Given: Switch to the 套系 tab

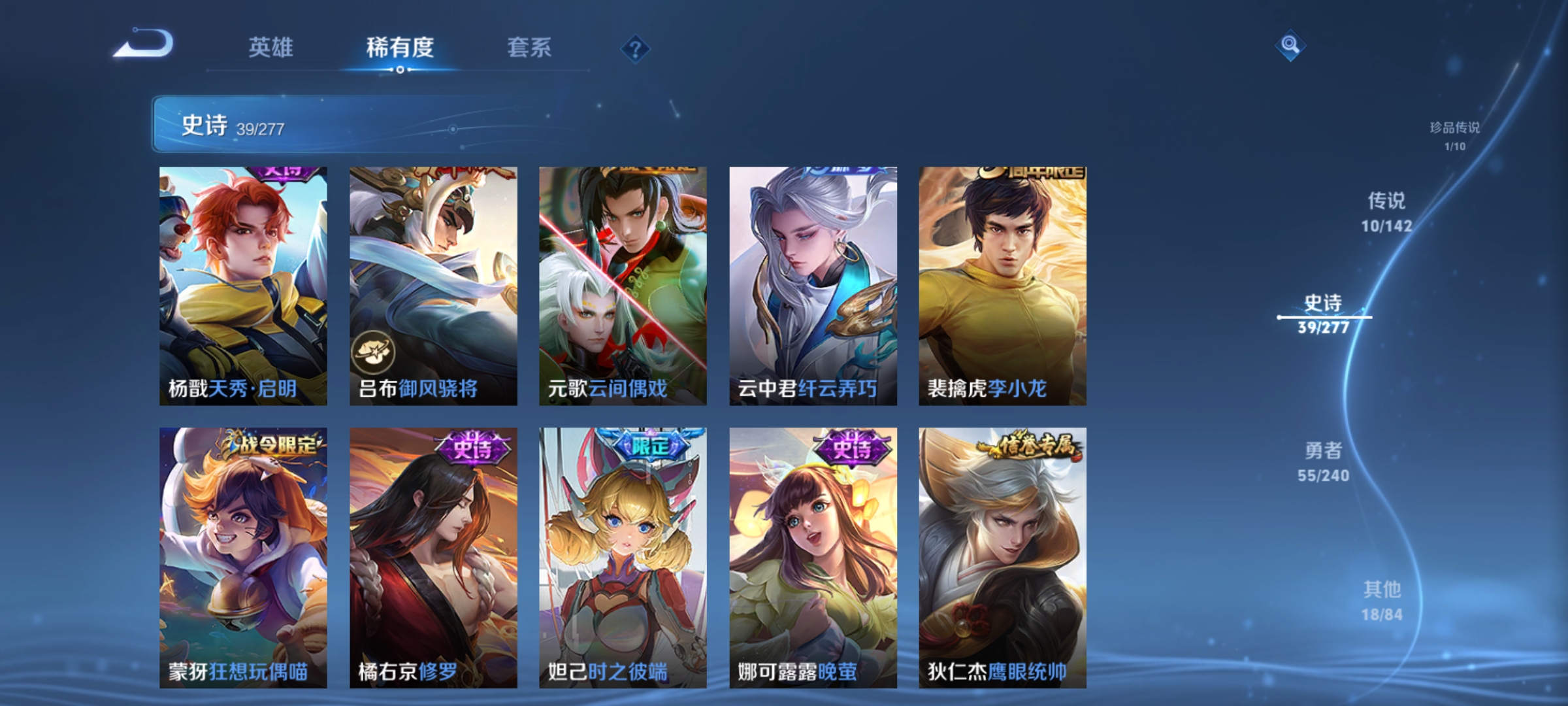Looking at the screenshot, I should pos(529,48).
